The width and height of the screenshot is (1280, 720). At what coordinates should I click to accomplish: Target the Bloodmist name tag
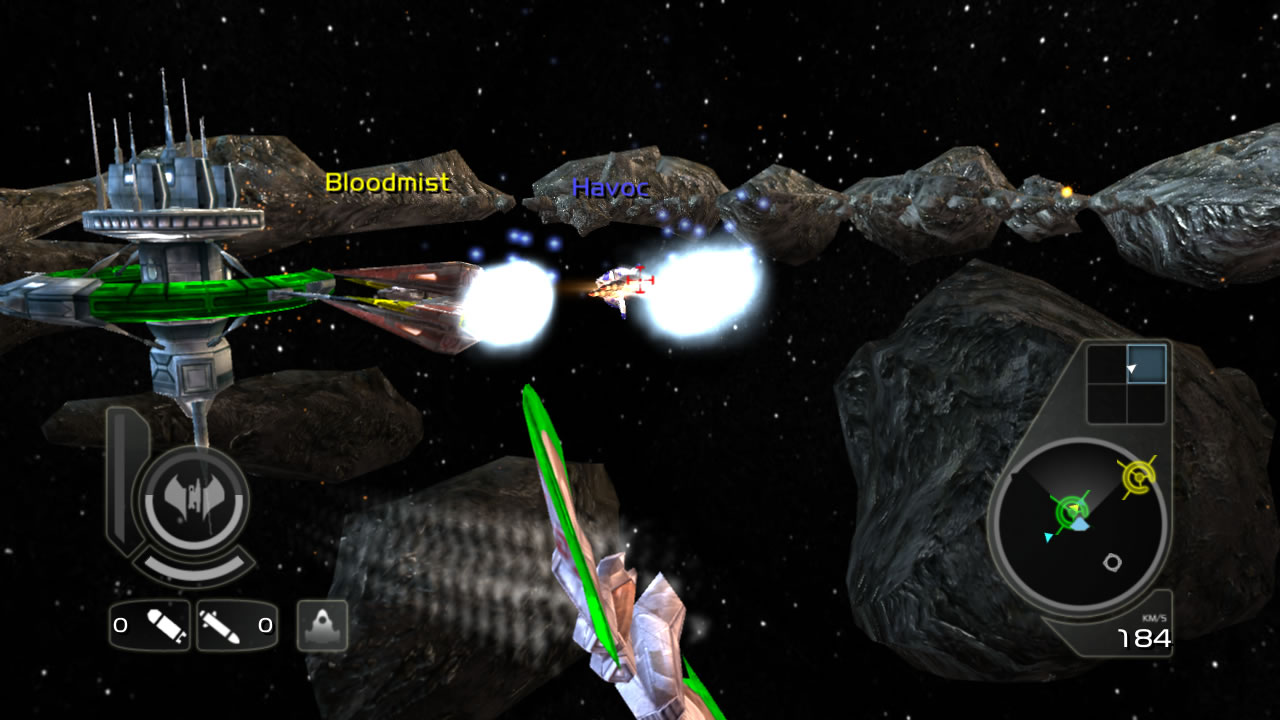[387, 183]
